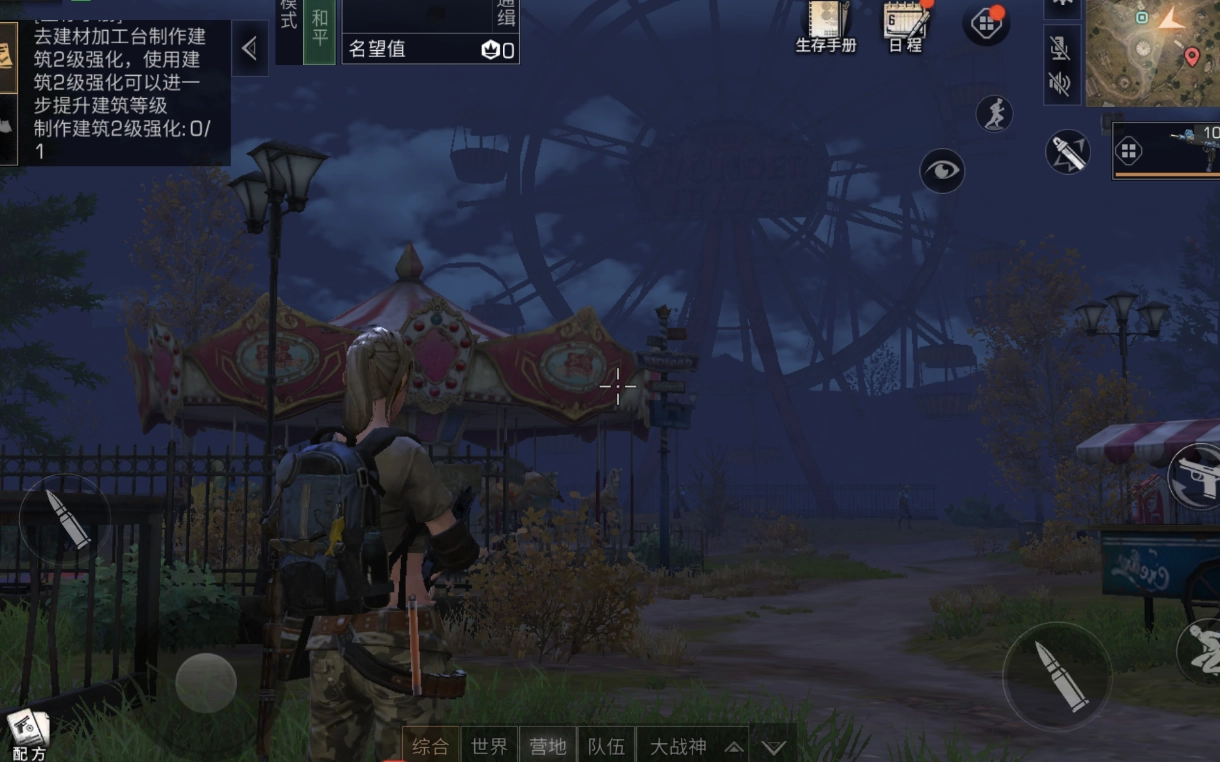The image size is (1220, 762).
Task: Tap the eye free-look button
Action: 941,171
